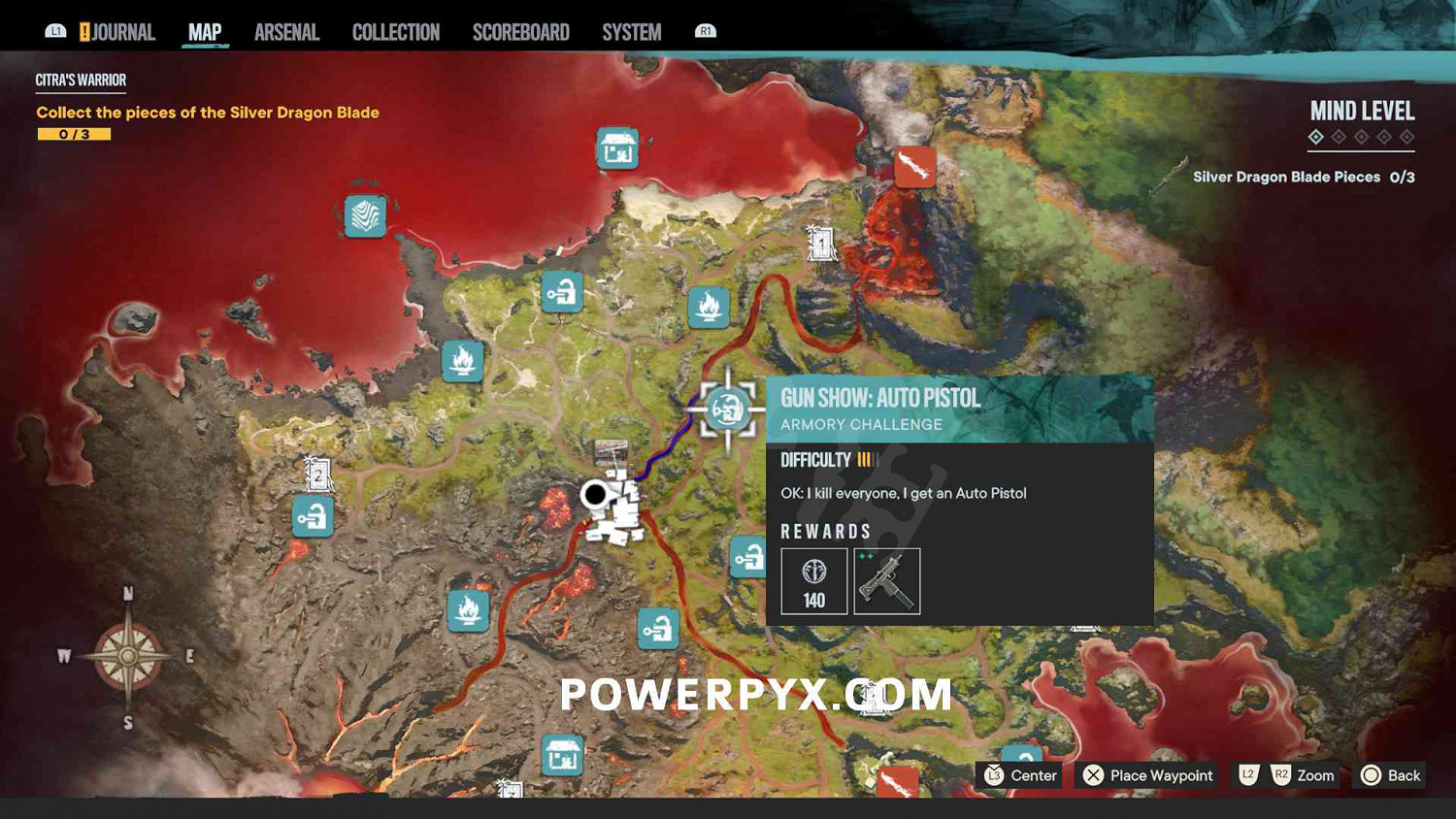Screen dimensions: 1456x819
Task: Activate the Center button
Action: 1018,775
